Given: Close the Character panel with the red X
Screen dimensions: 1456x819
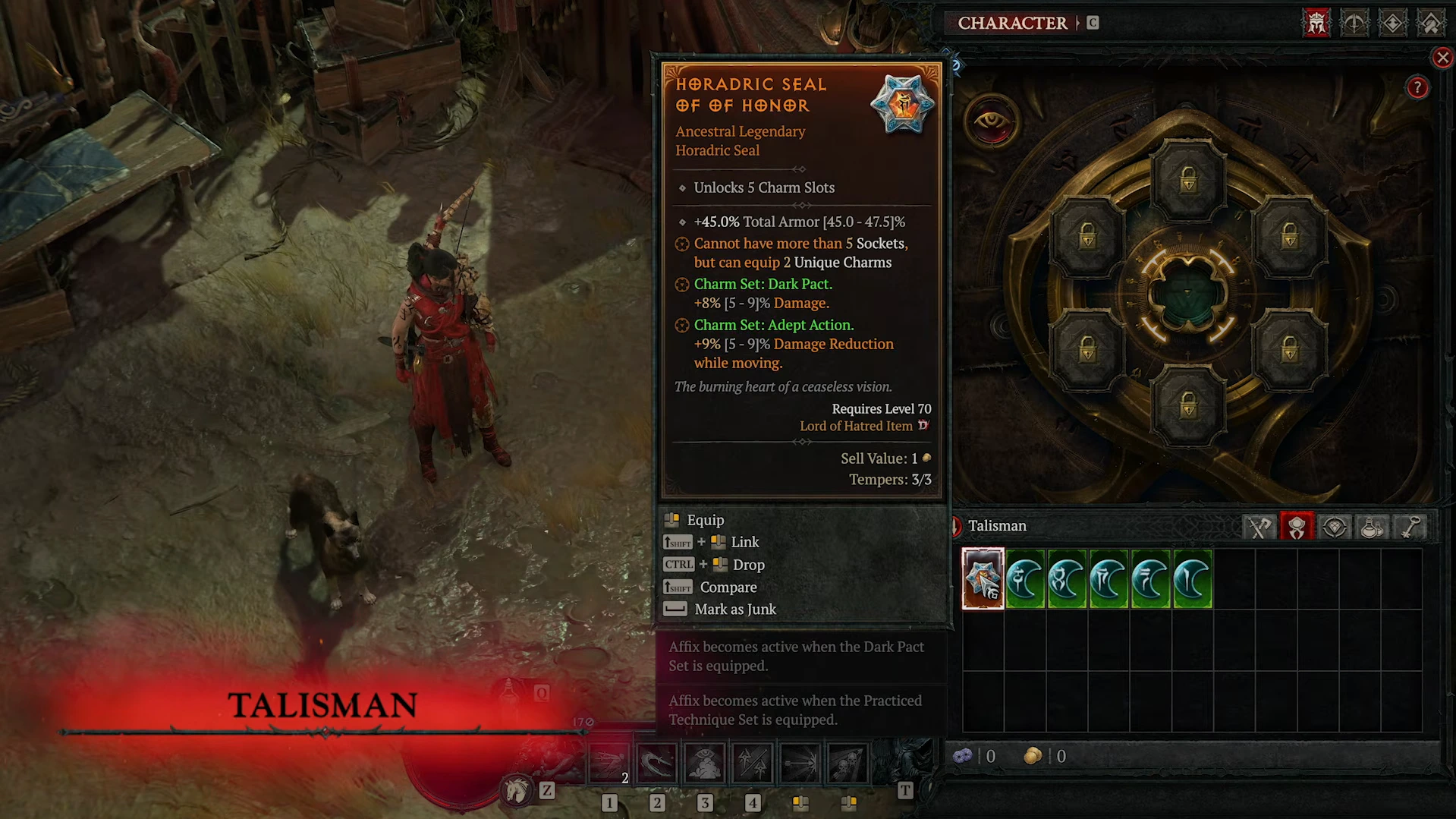Looking at the screenshot, I should pyautogui.click(x=1442, y=58).
